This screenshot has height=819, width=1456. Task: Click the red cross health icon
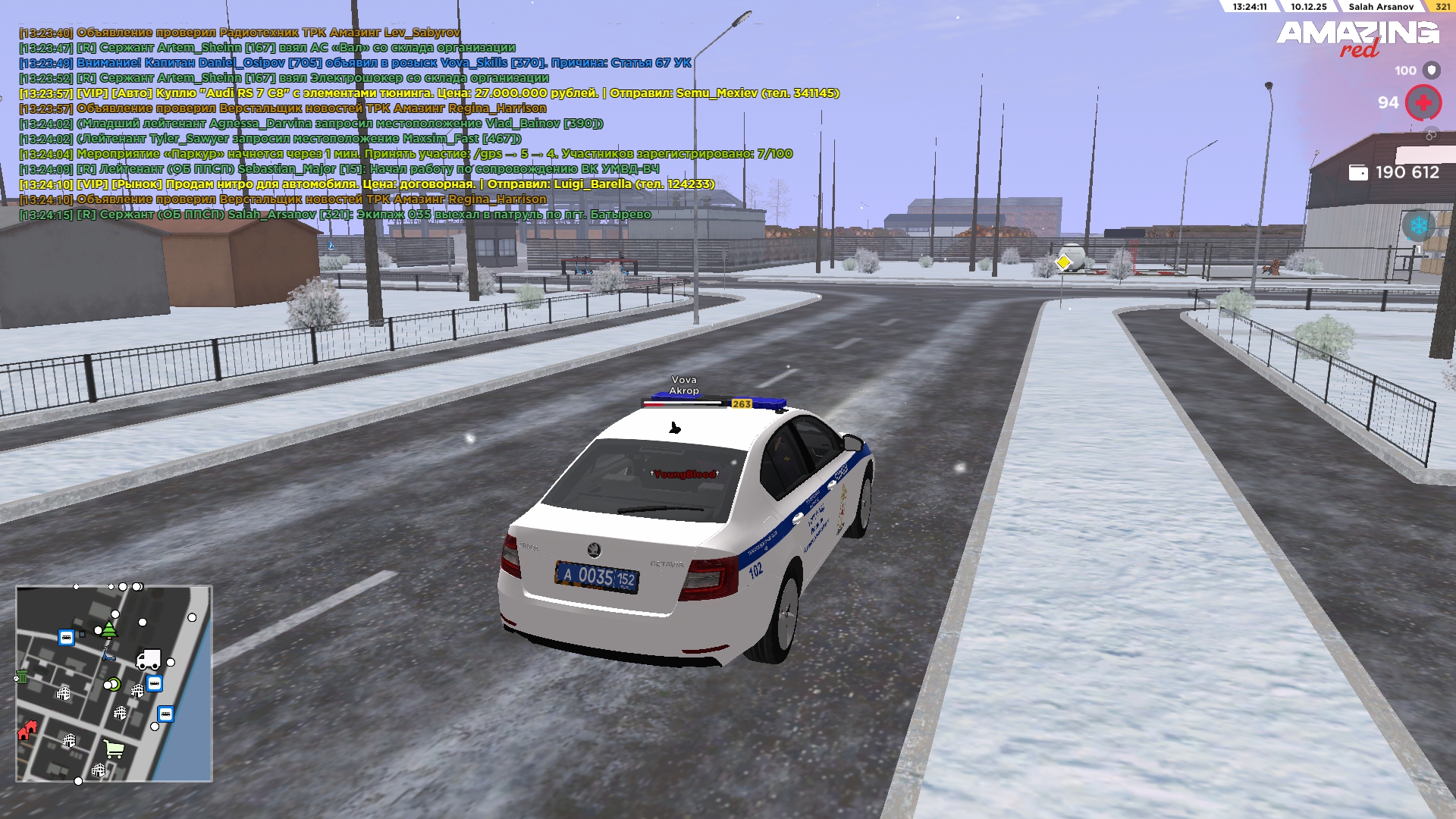[x=1423, y=102]
